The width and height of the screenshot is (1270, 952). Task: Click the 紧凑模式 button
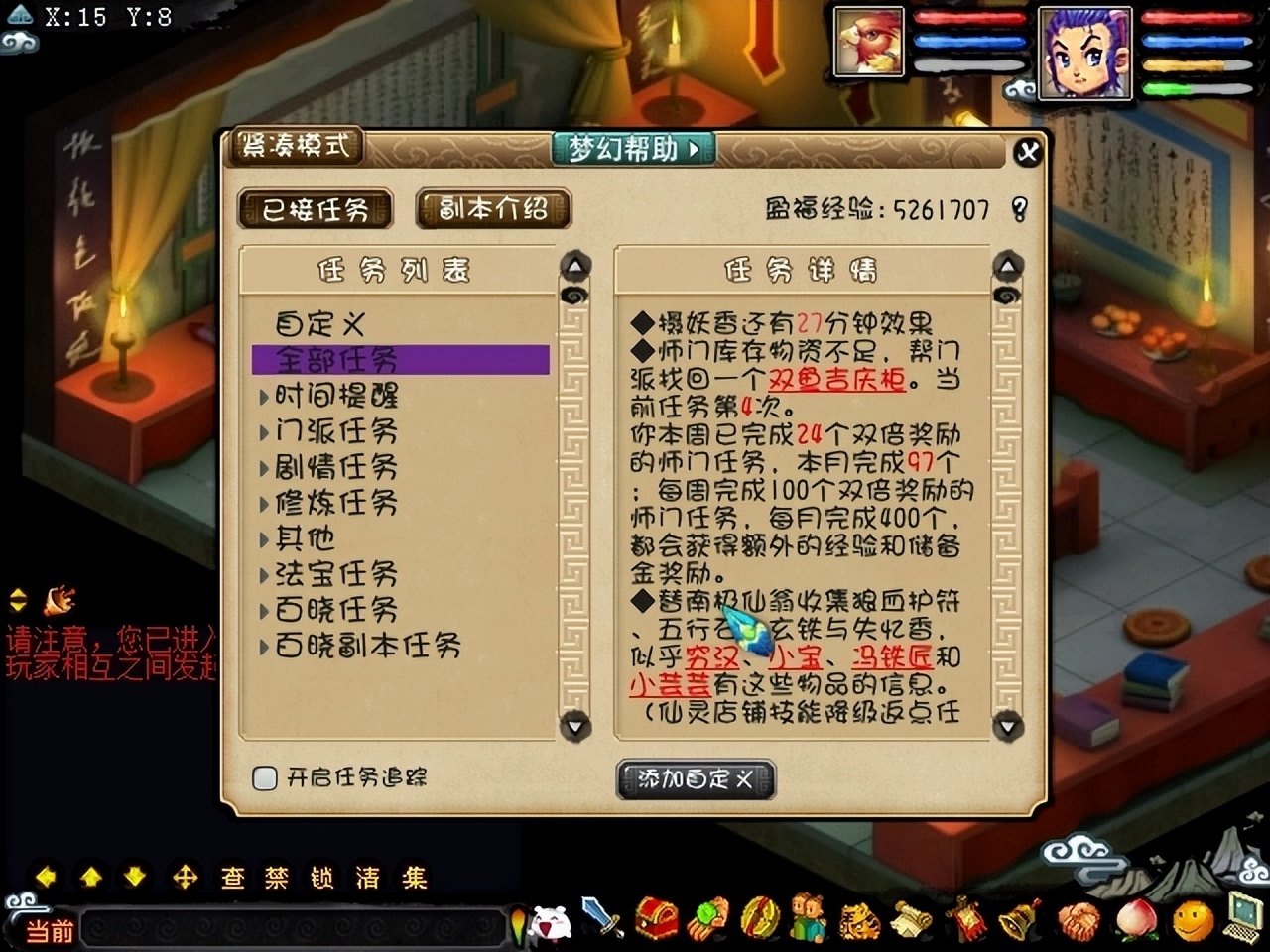tap(295, 146)
